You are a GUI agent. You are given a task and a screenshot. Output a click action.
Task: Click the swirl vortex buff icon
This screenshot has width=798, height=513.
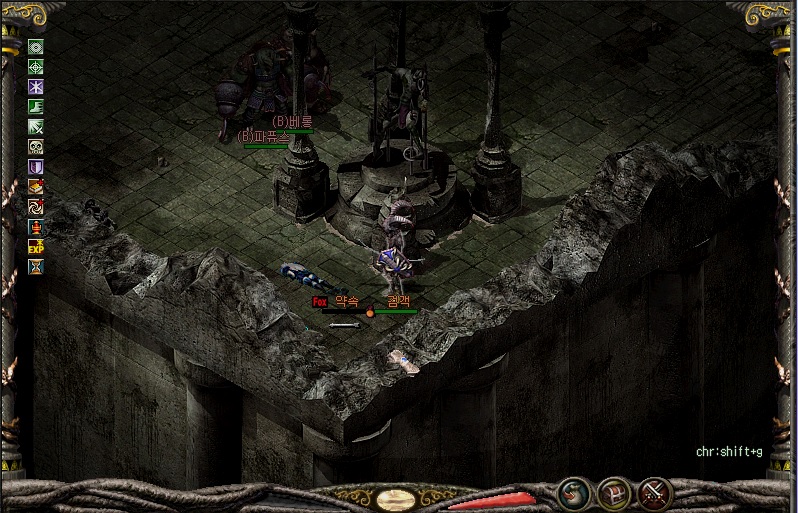[x=36, y=207]
